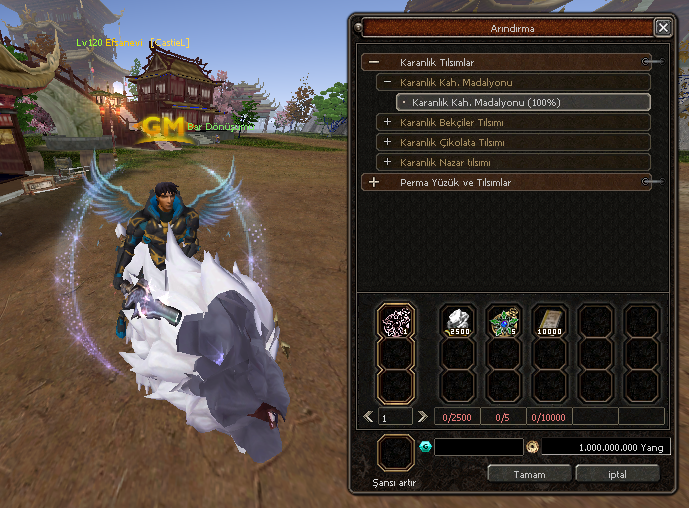The height and width of the screenshot is (508, 689).
Task: Expand Karanlık Bekçiler Tılsımı entry
Action: point(387,122)
